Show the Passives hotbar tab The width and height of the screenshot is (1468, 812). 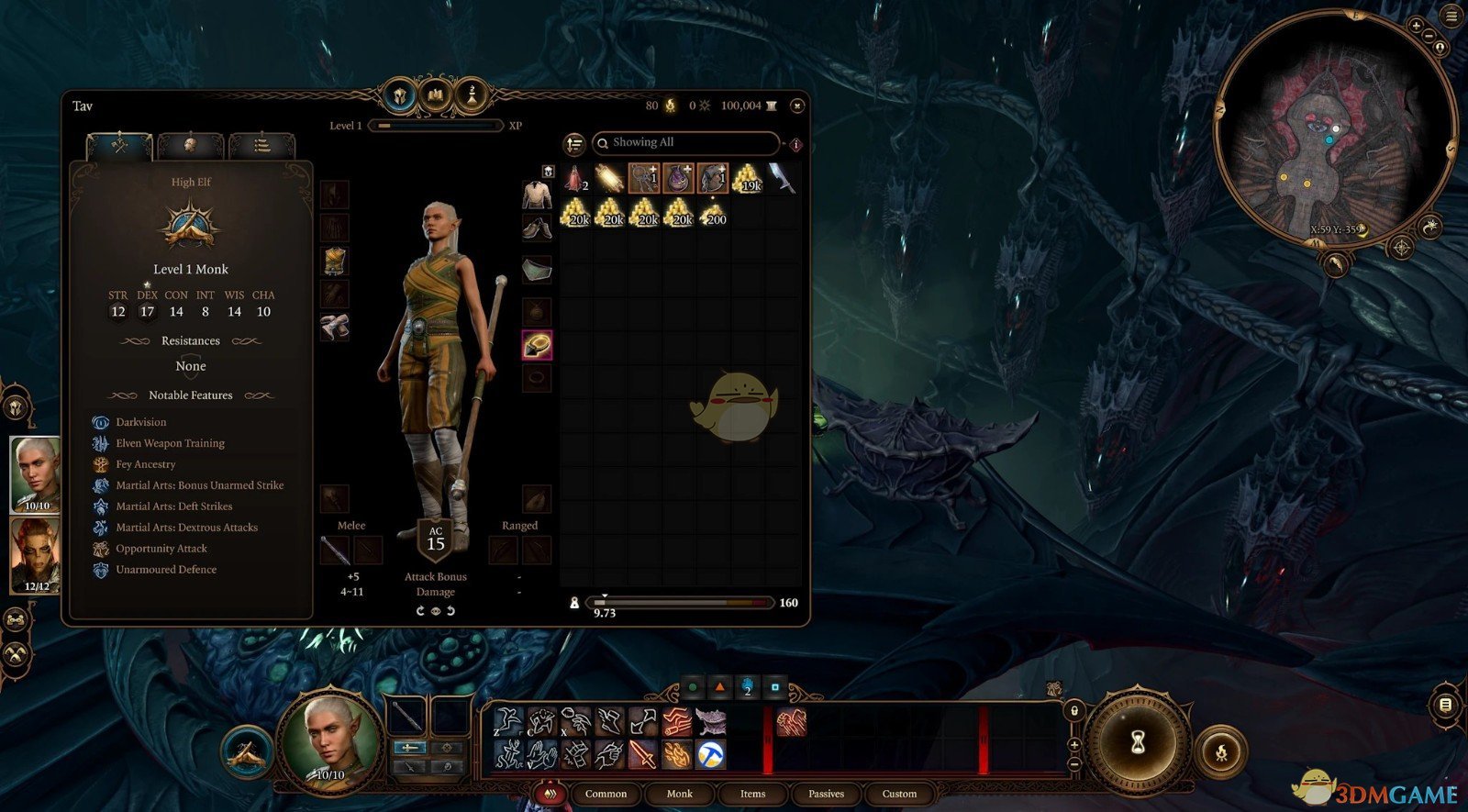pos(826,794)
